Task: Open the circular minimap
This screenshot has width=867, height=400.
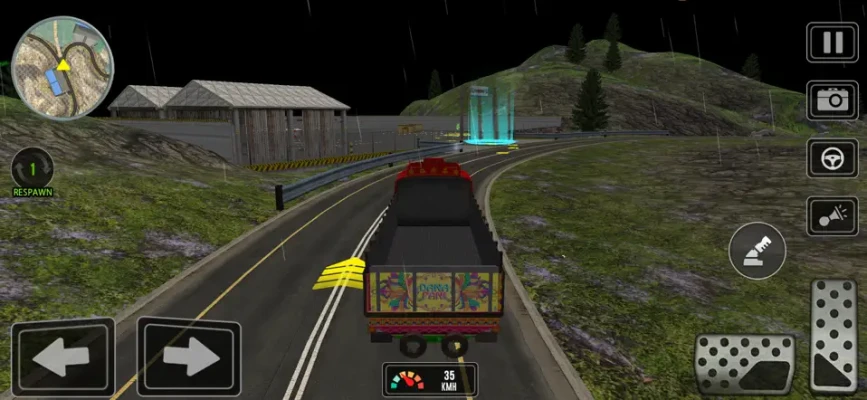Action: coord(63,67)
